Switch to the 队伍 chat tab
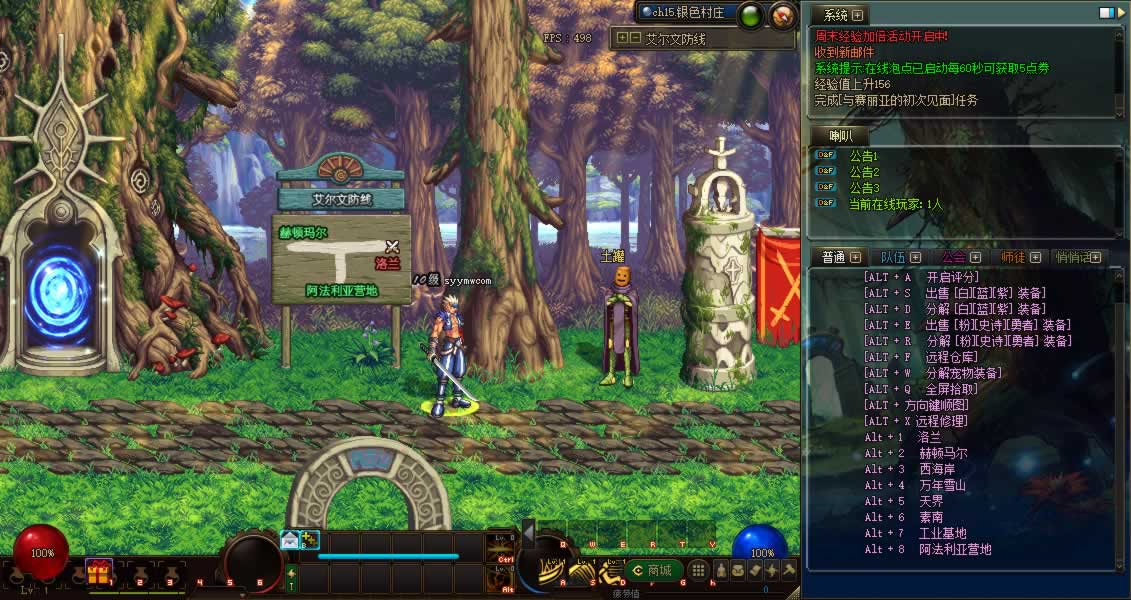1131x600 pixels. pyautogui.click(x=893, y=257)
